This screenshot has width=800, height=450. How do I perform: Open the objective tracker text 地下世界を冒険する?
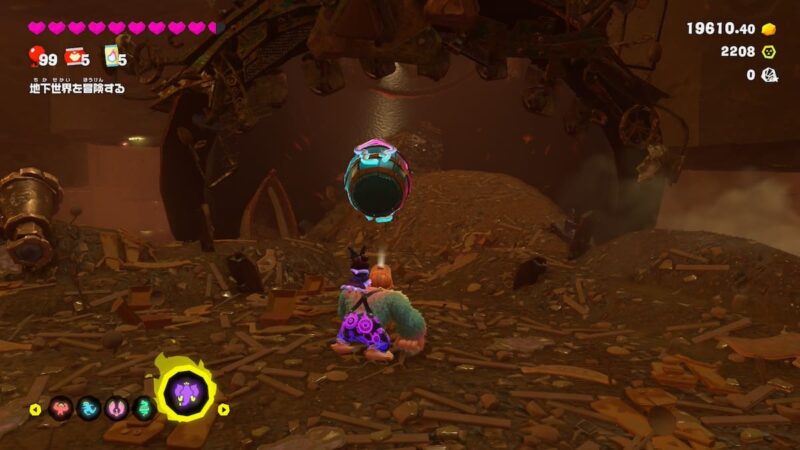[77, 88]
